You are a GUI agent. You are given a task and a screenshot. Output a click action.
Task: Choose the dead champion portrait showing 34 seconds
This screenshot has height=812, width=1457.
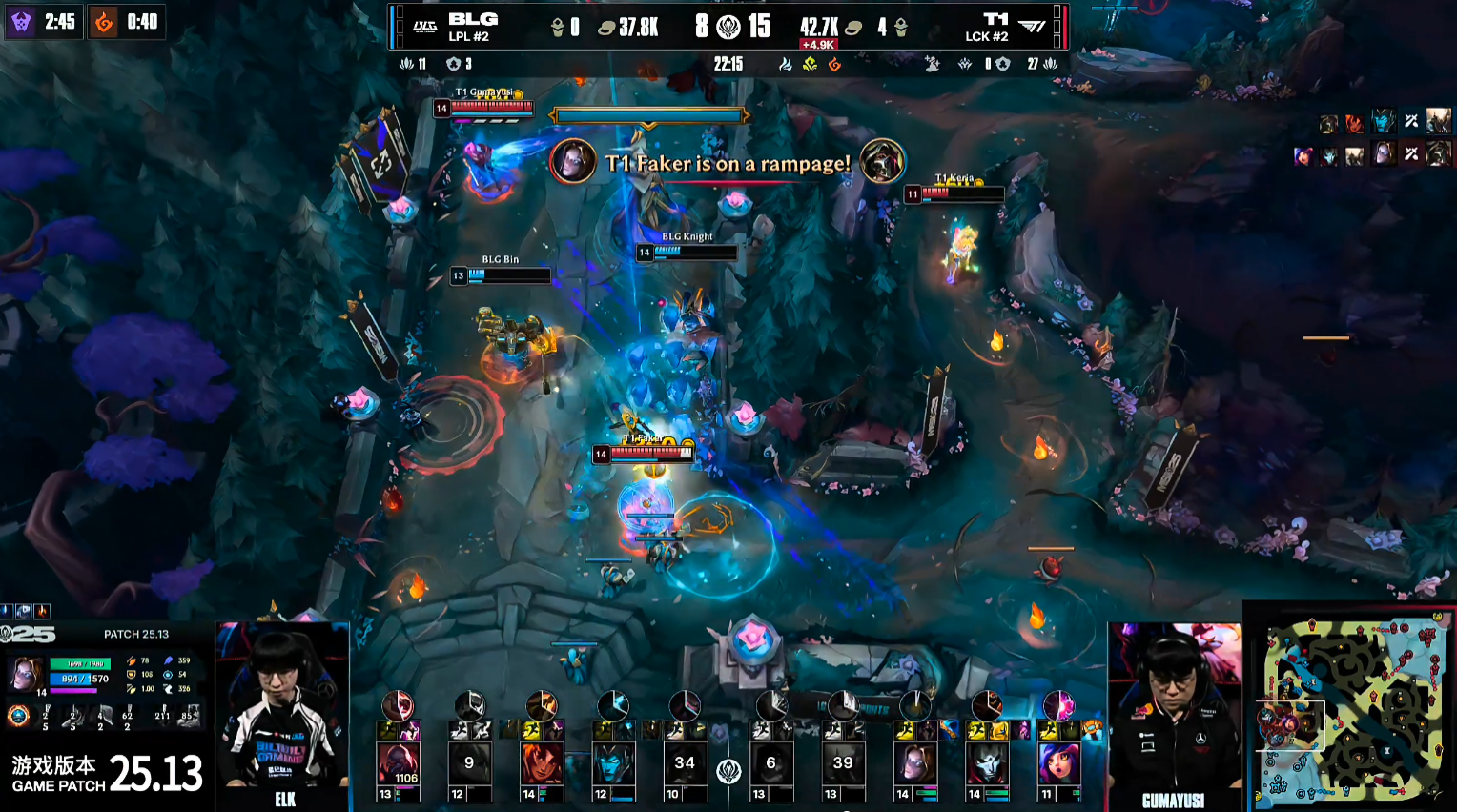tap(685, 764)
